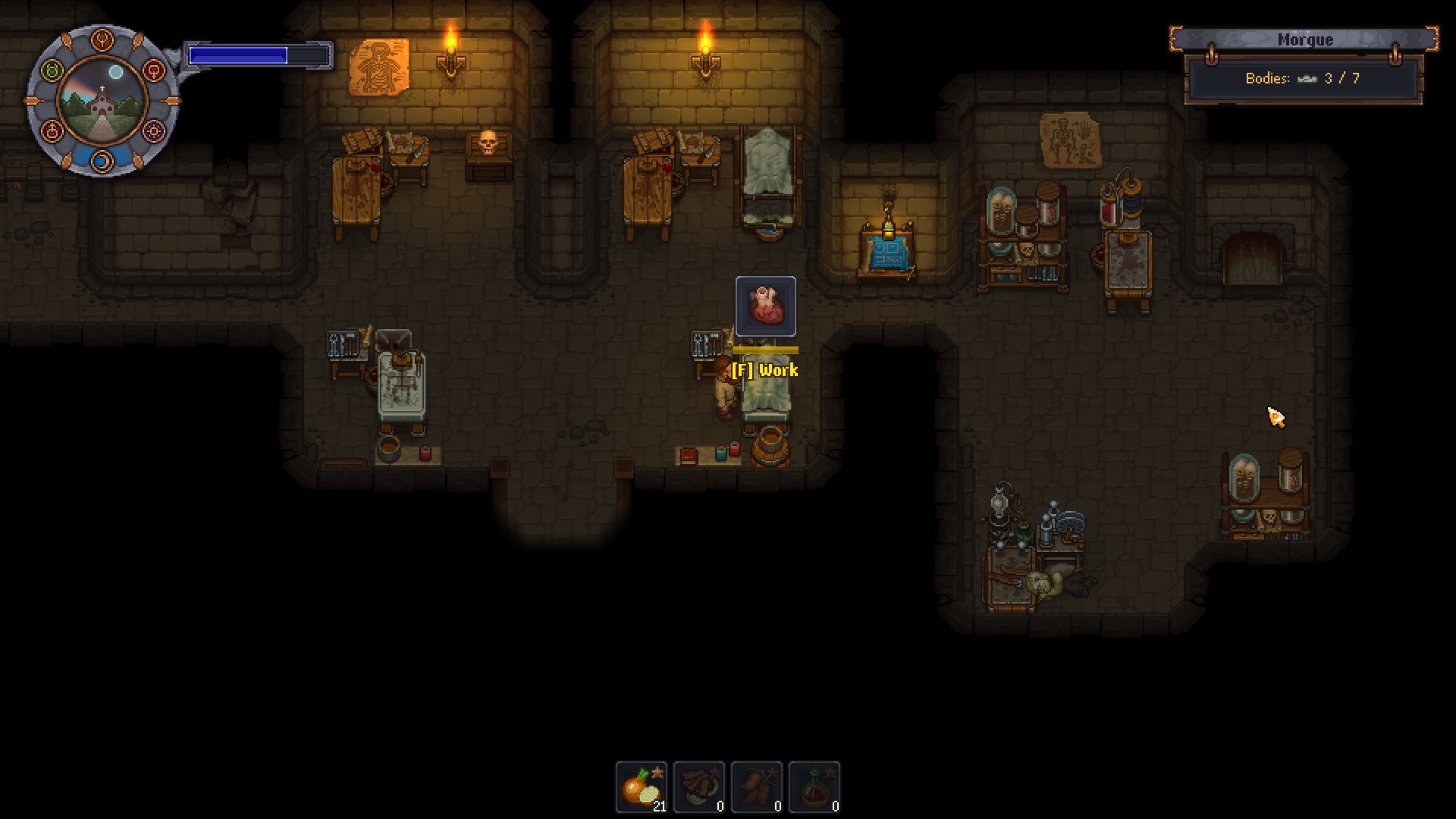Screen dimensions: 1456x819
Task: Toggle the purple day rune on the compass
Action: click(152, 131)
